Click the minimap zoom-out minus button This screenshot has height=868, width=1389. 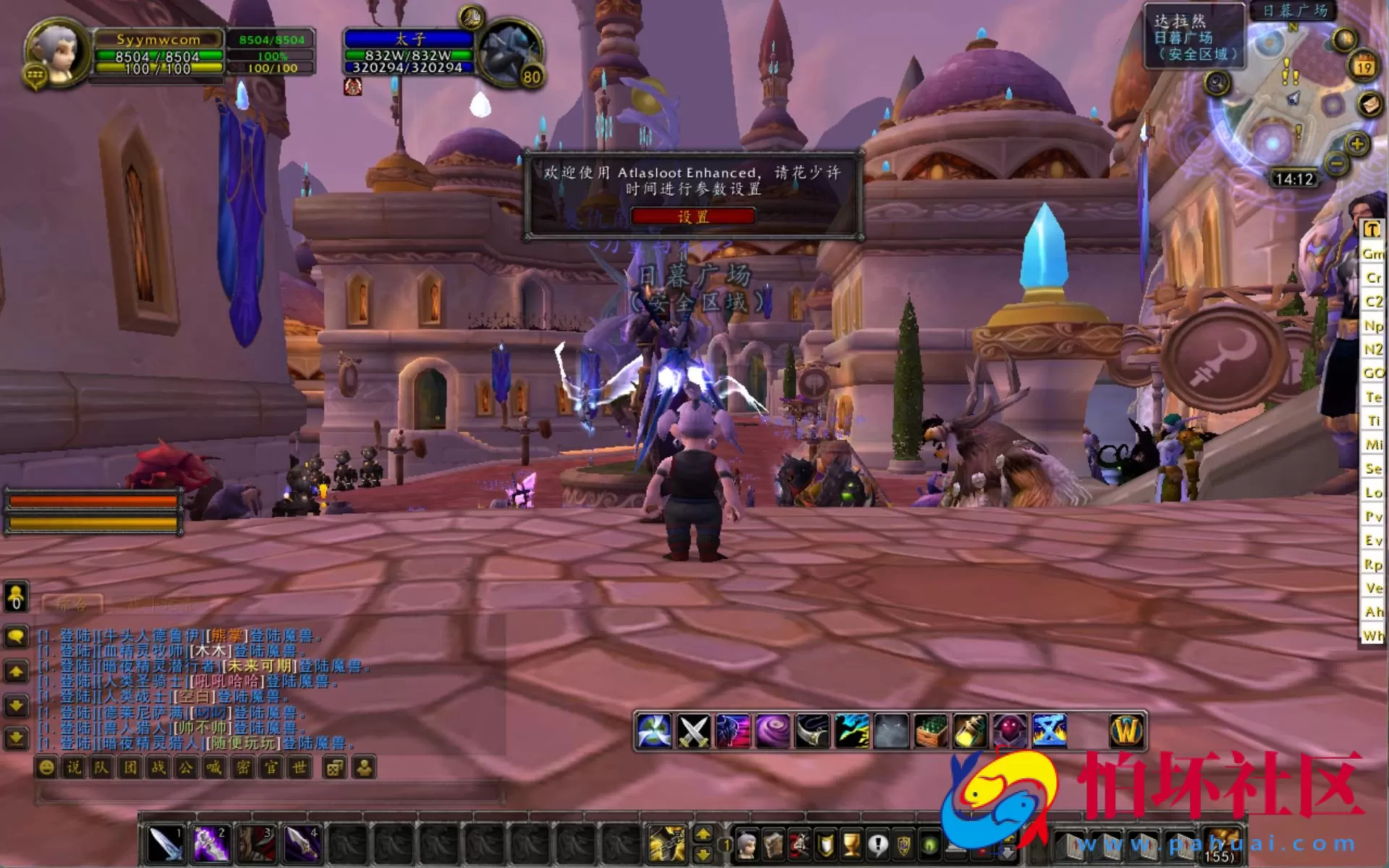pyautogui.click(x=1335, y=164)
